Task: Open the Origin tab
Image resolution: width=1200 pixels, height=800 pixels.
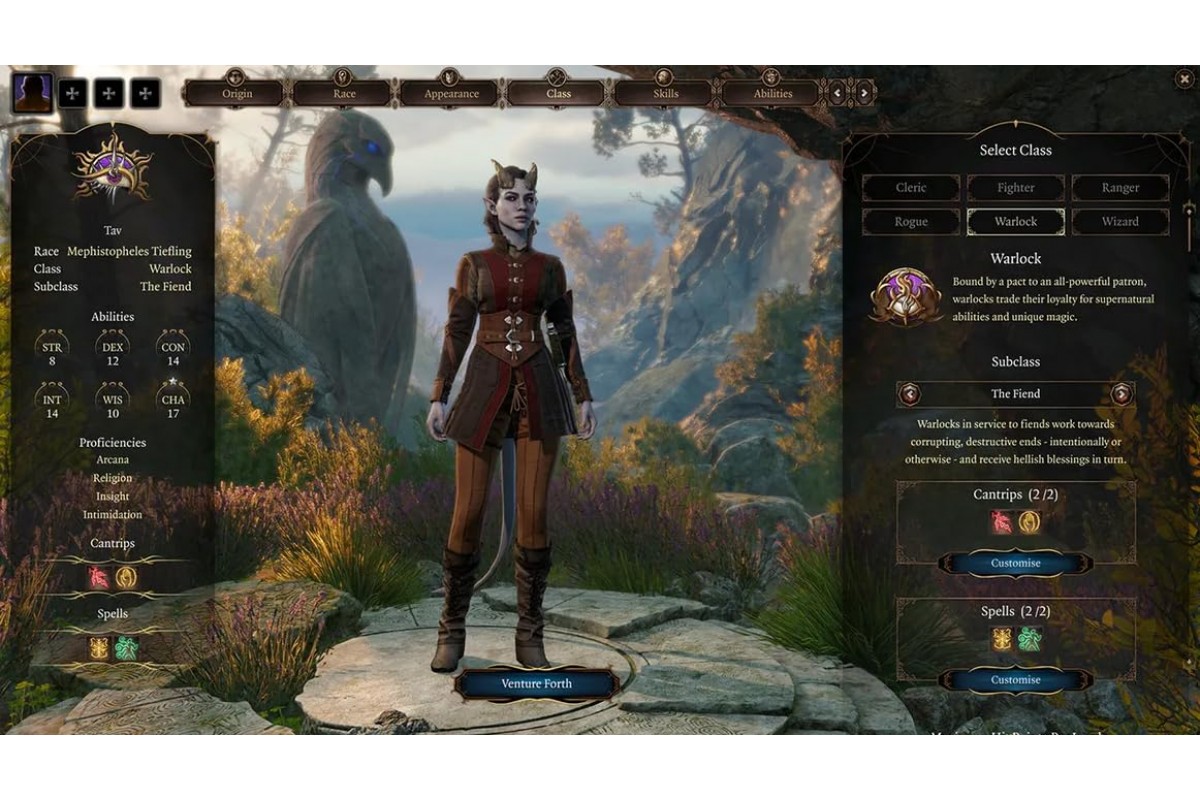Action: point(237,94)
